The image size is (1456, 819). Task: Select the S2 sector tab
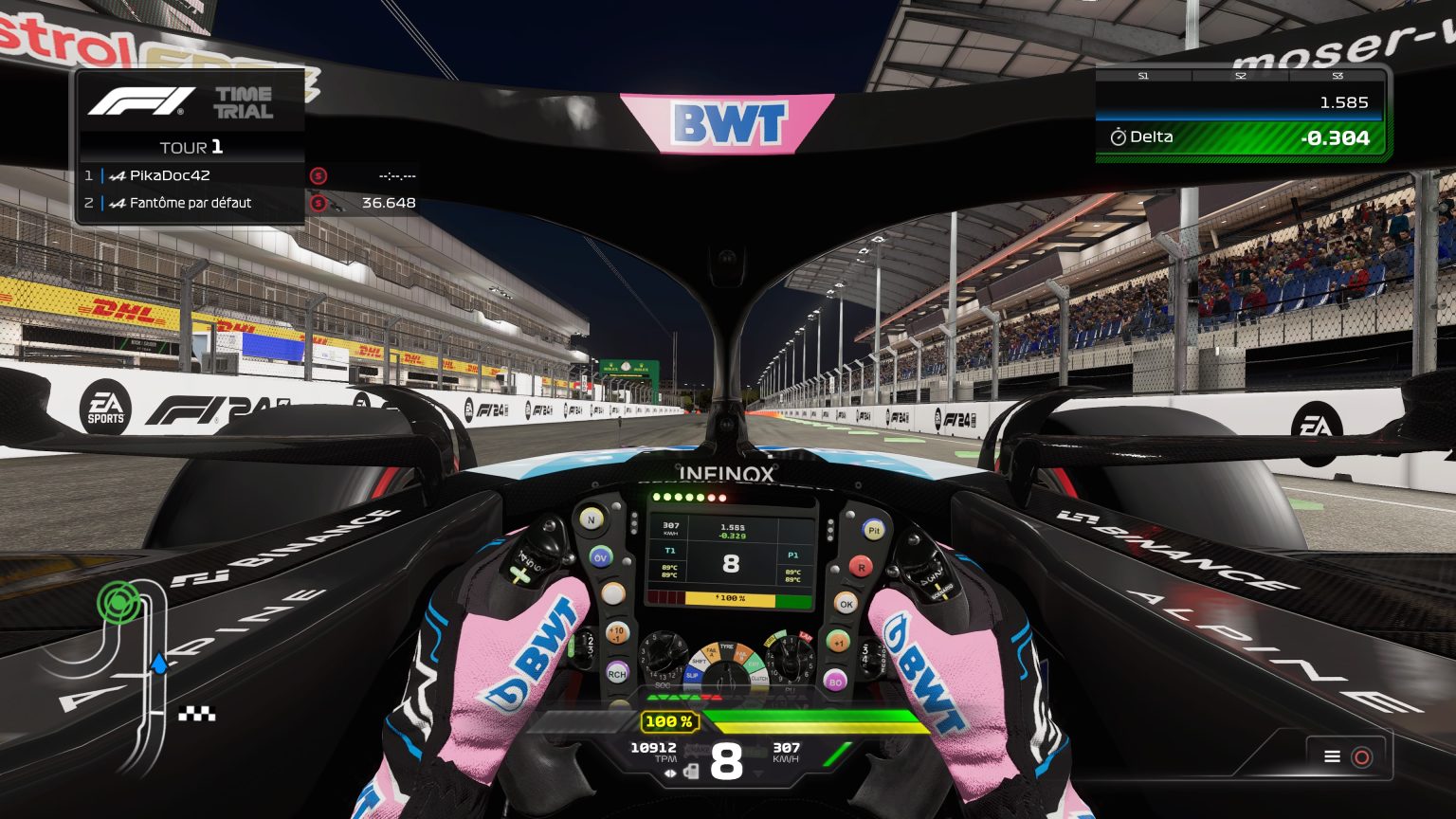(x=1239, y=77)
